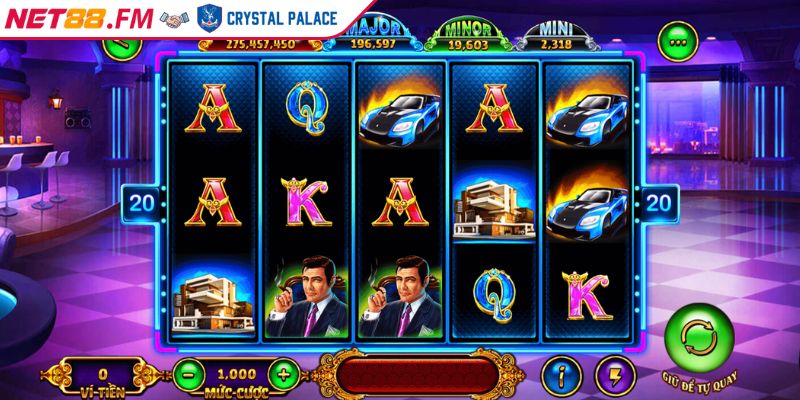Click the right 20 paylines indicator

(x=660, y=203)
